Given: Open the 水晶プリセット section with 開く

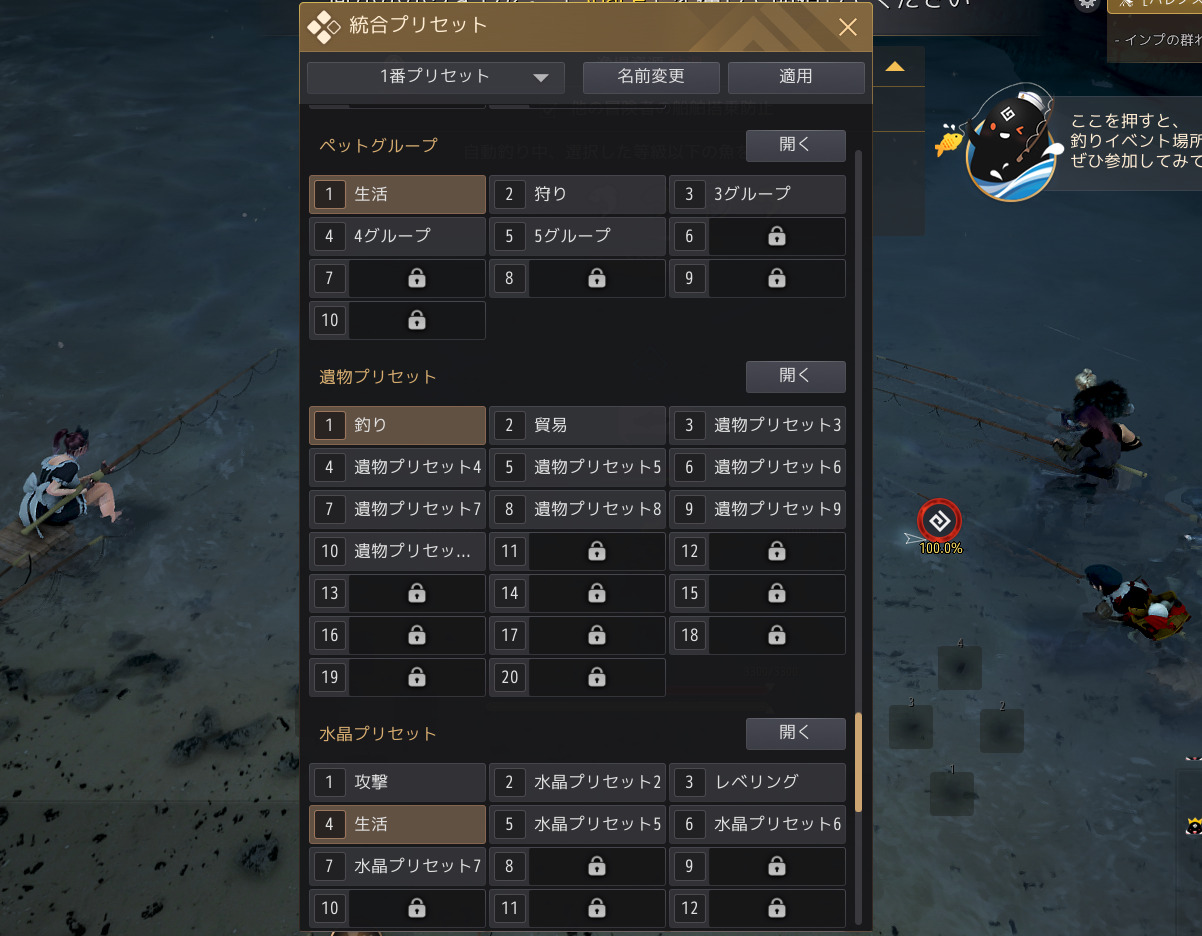Looking at the screenshot, I should click(x=795, y=734).
